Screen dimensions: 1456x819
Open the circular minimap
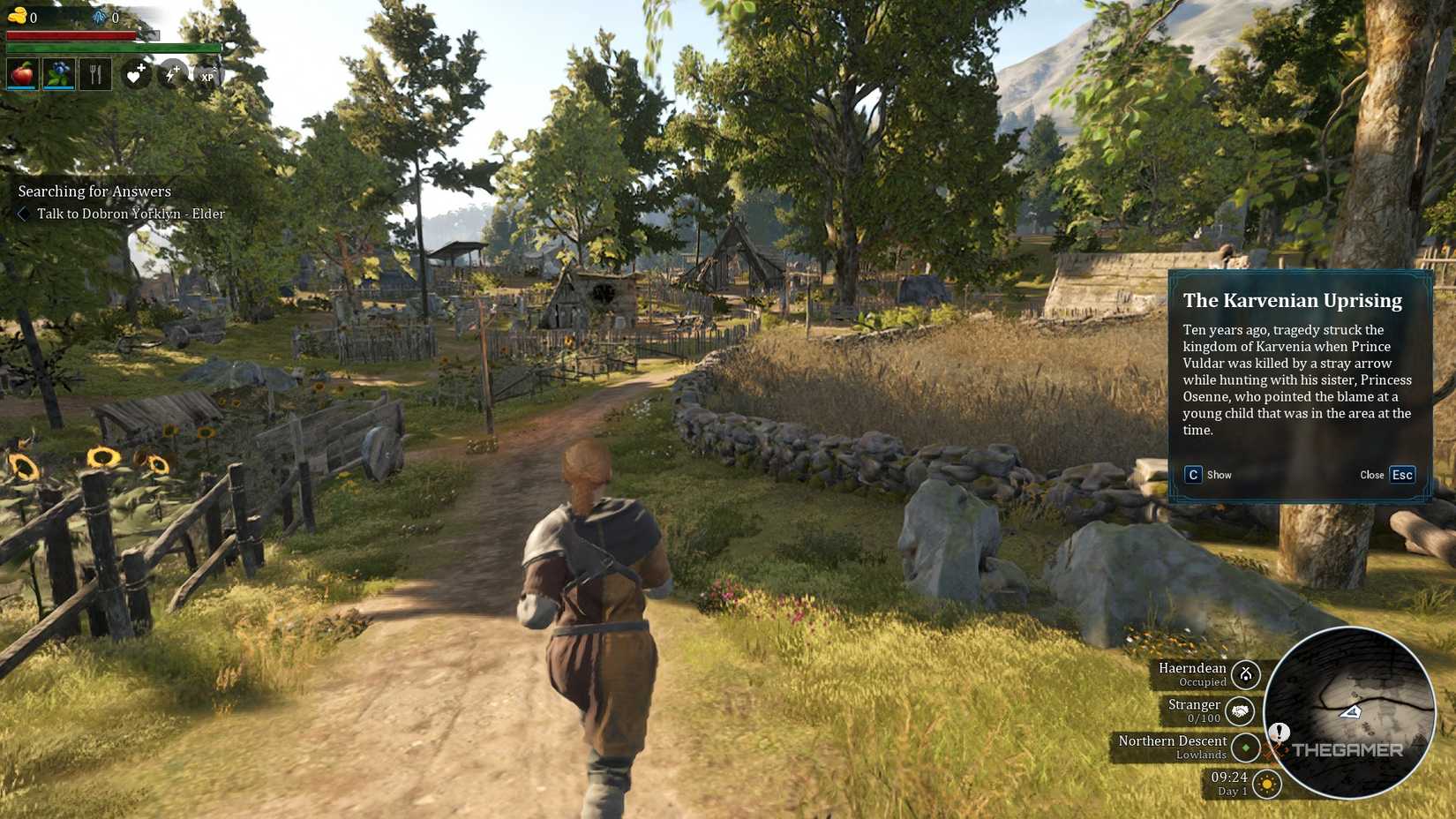tap(1348, 711)
